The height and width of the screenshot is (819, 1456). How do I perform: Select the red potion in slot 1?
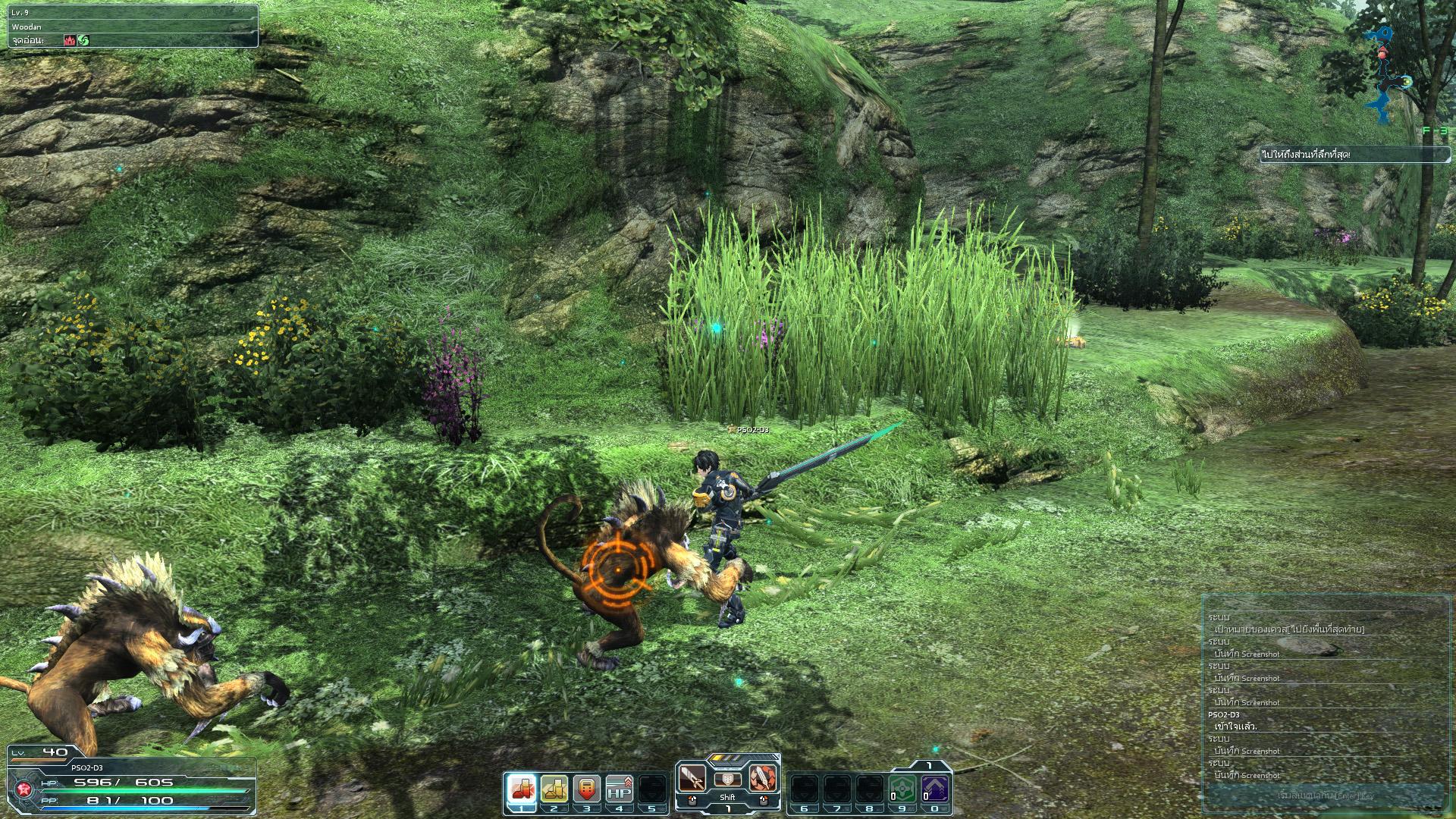(x=522, y=789)
